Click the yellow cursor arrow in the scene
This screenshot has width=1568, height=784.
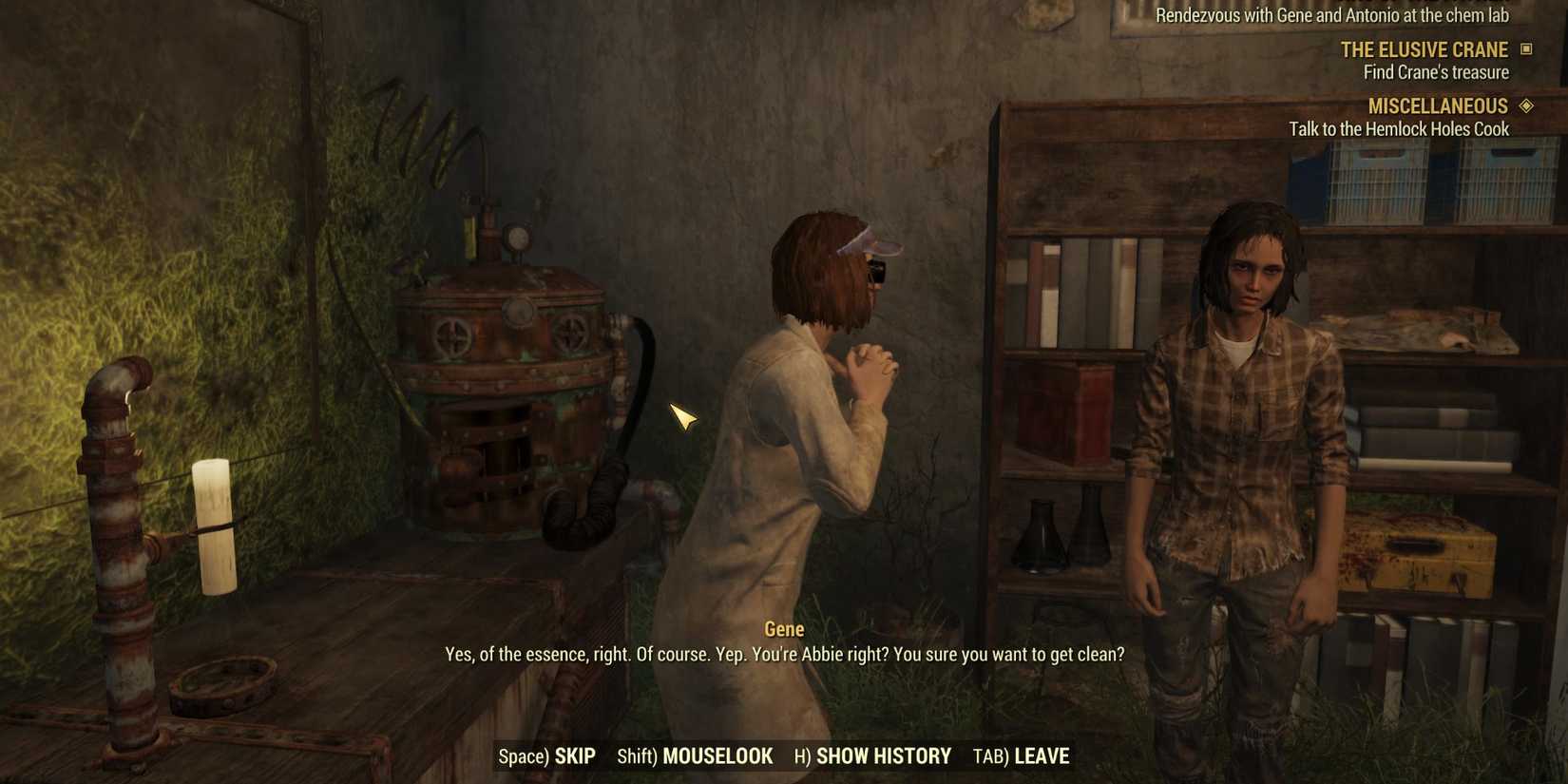(684, 418)
